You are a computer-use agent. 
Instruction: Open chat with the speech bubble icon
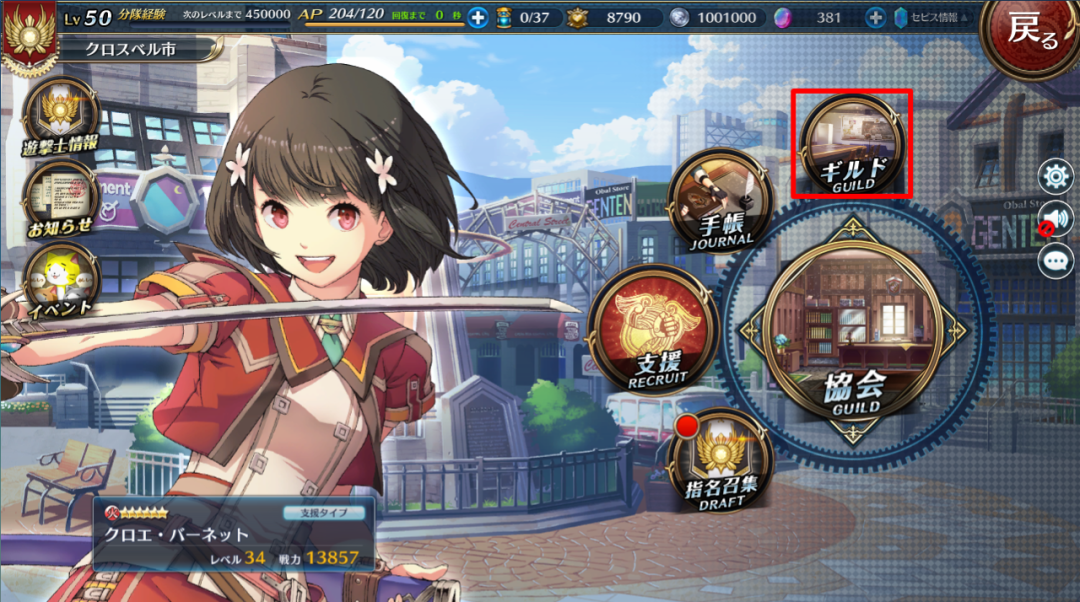(1055, 261)
